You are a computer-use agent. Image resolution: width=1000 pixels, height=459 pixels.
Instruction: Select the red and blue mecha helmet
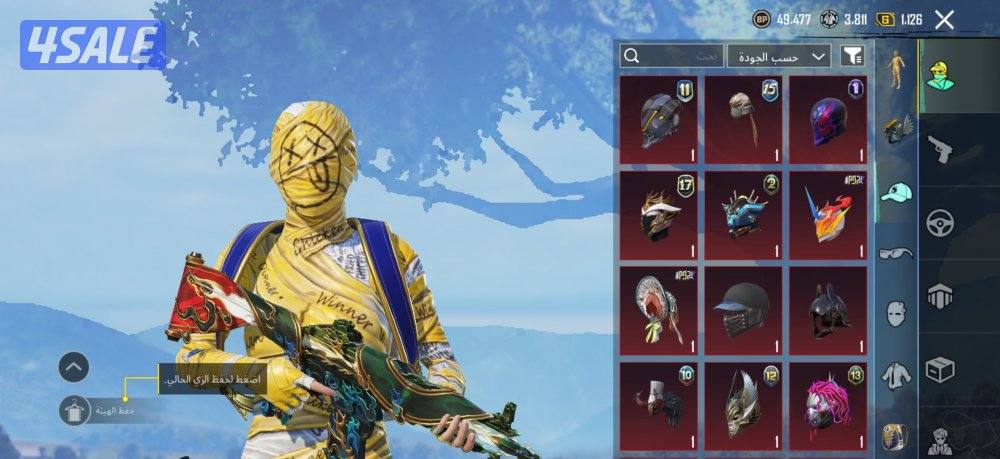pos(828,215)
